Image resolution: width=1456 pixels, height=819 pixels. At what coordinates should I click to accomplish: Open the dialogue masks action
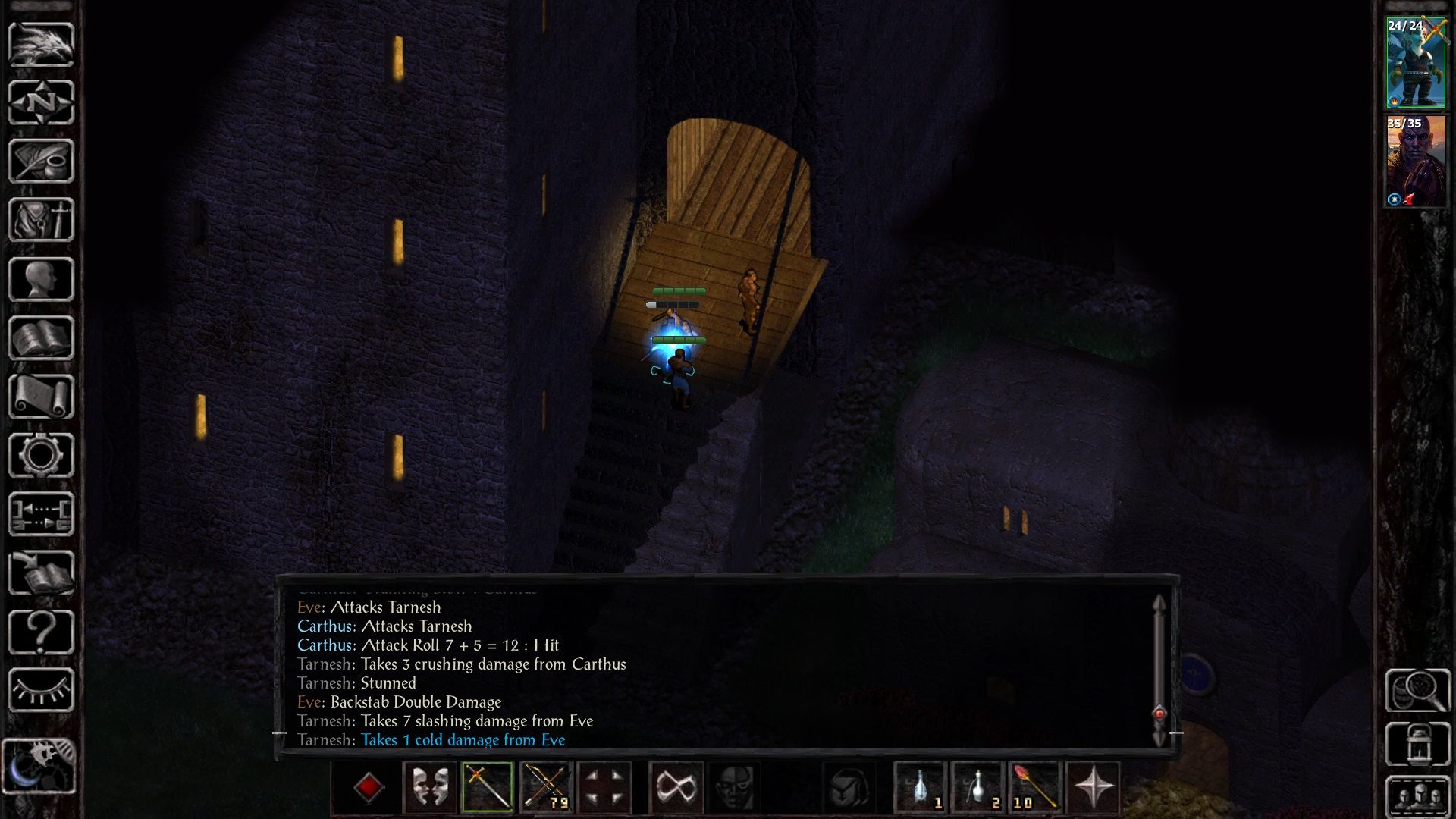[x=429, y=789]
